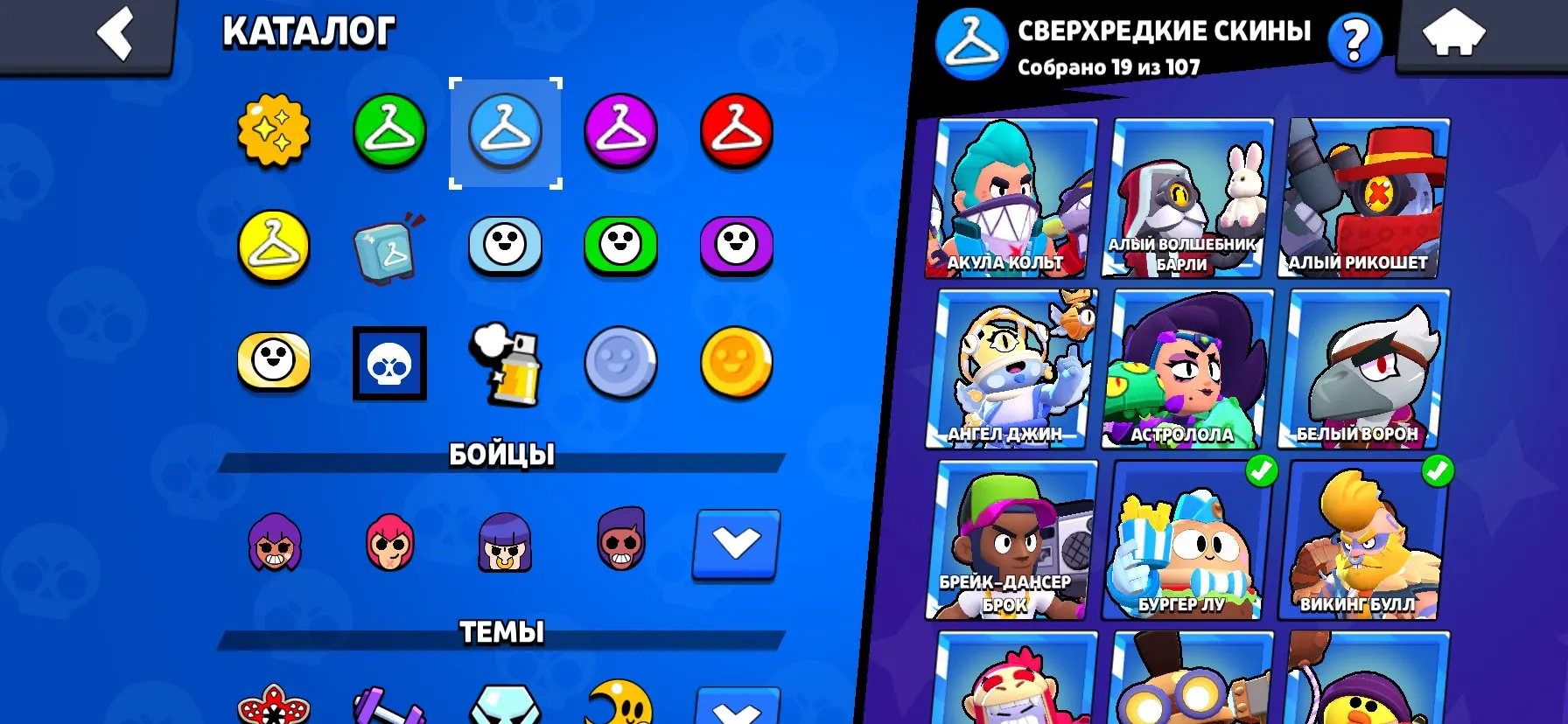
Task: Select the green pin category
Action: [x=621, y=247]
